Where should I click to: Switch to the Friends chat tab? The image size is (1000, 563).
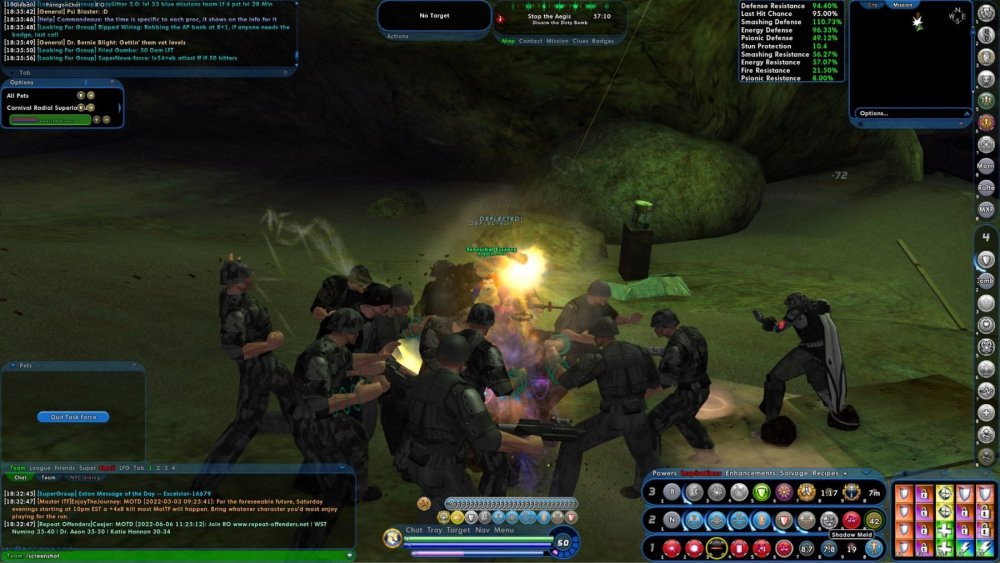[x=64, y=468]
